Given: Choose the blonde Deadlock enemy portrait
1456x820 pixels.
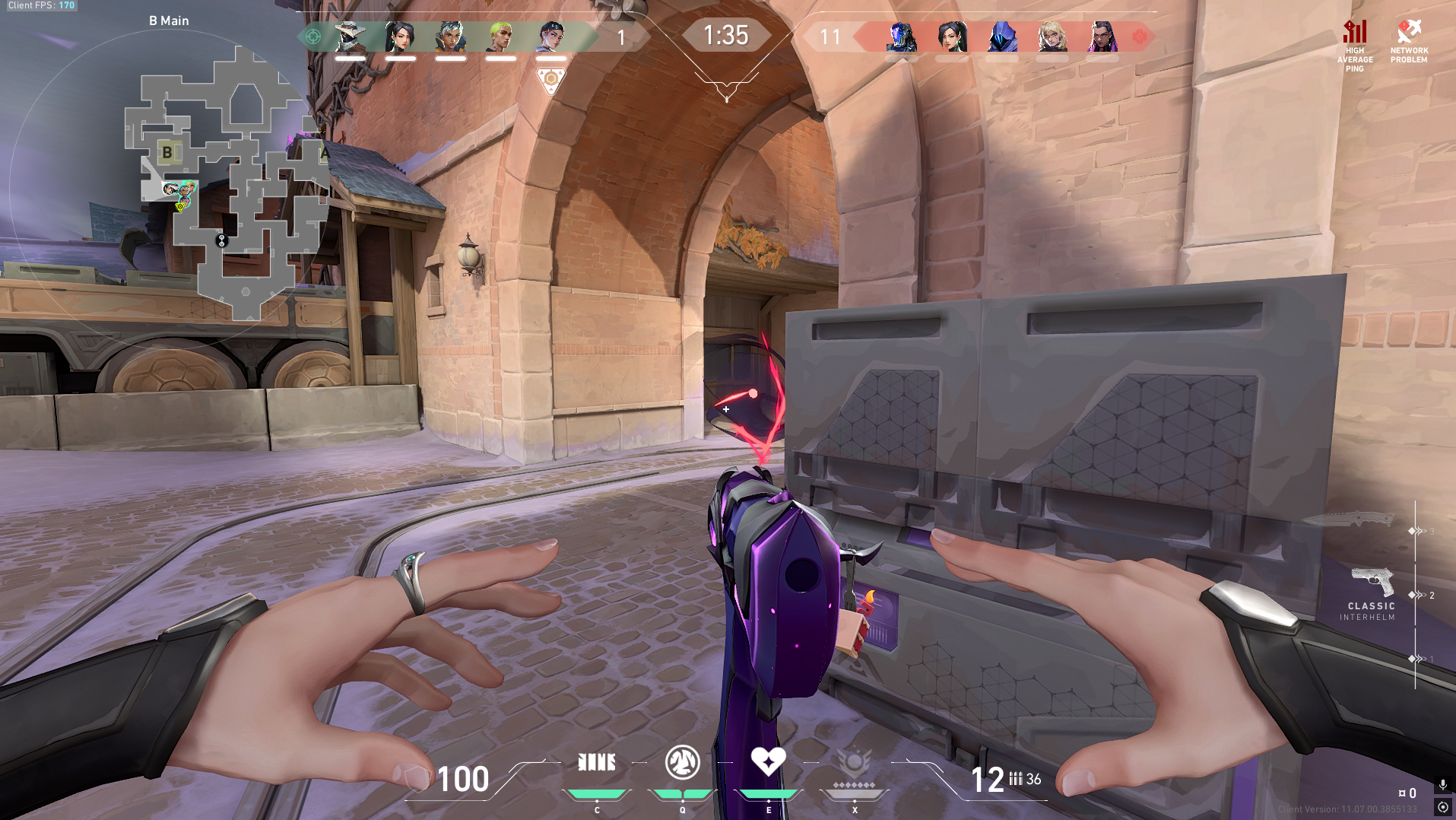Looking at the screenshot, I should (x=1052, y=37).
